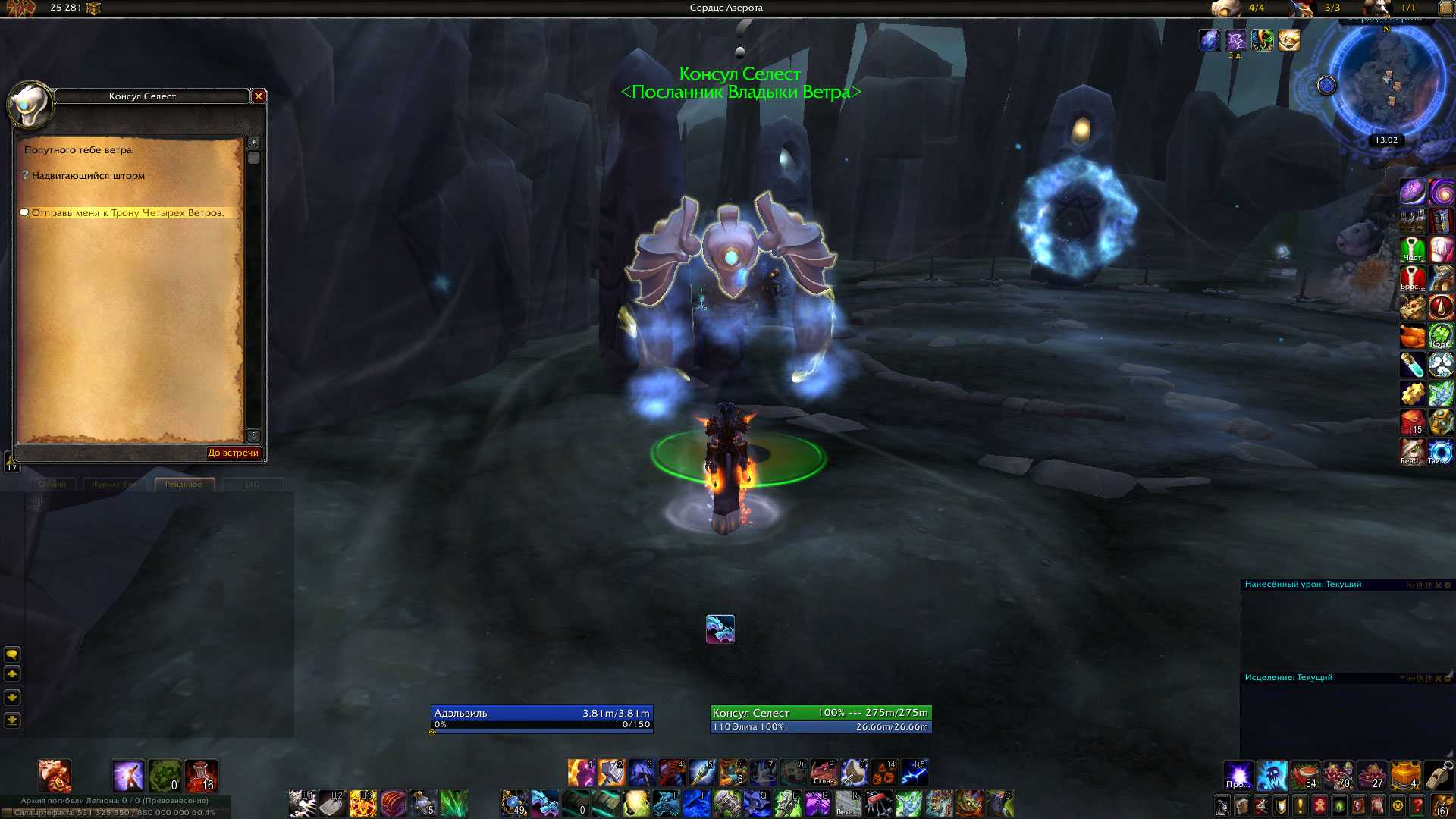Use the red dragon ability in slot 9
Viewport: 1456px width, 819px height.
tap(824, 773)
